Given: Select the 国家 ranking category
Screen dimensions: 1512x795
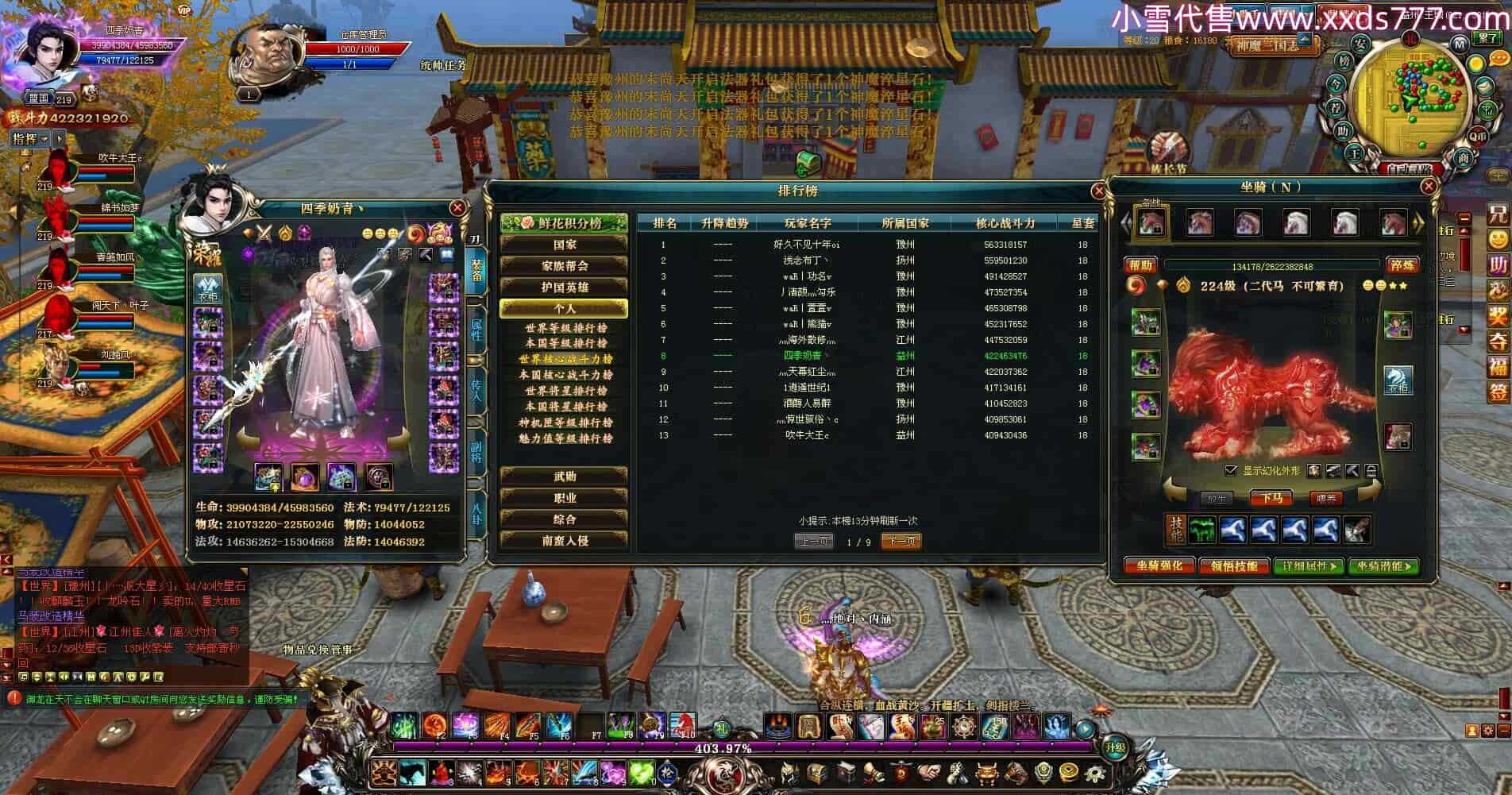Looking at the screenshot, I should click(564, 245).
